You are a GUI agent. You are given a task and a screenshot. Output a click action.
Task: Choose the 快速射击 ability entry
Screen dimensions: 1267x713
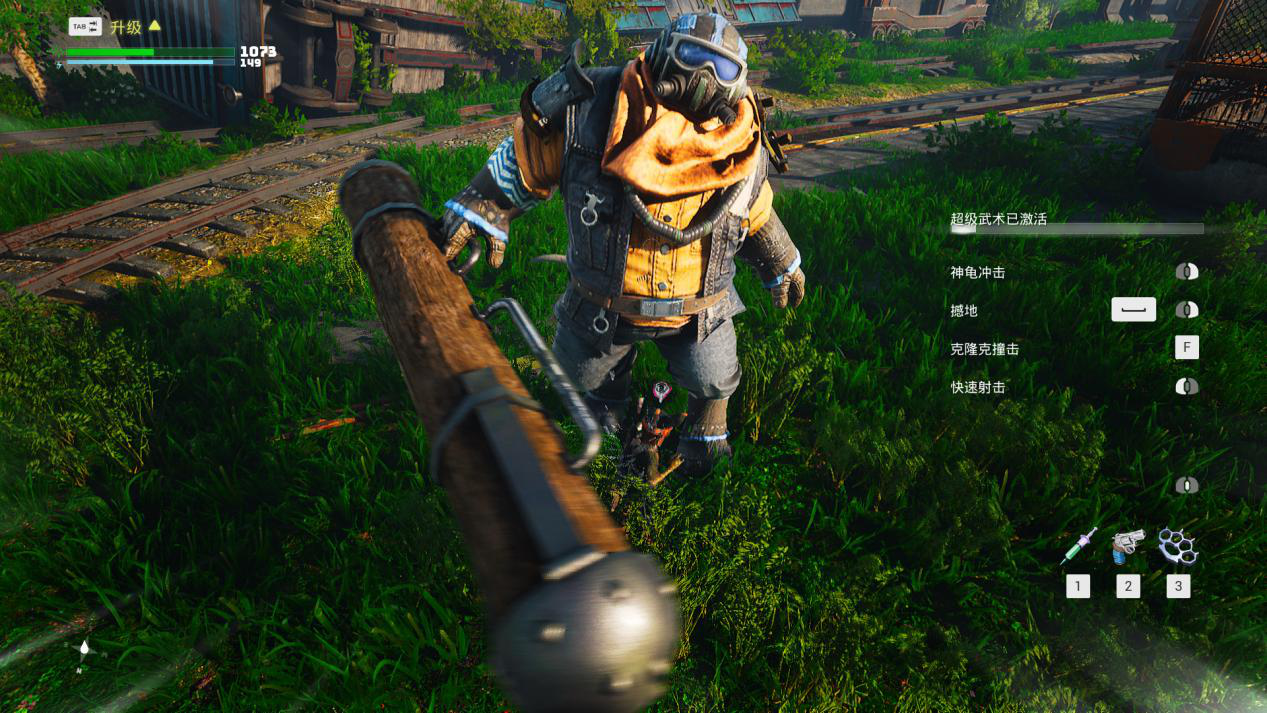977,387
